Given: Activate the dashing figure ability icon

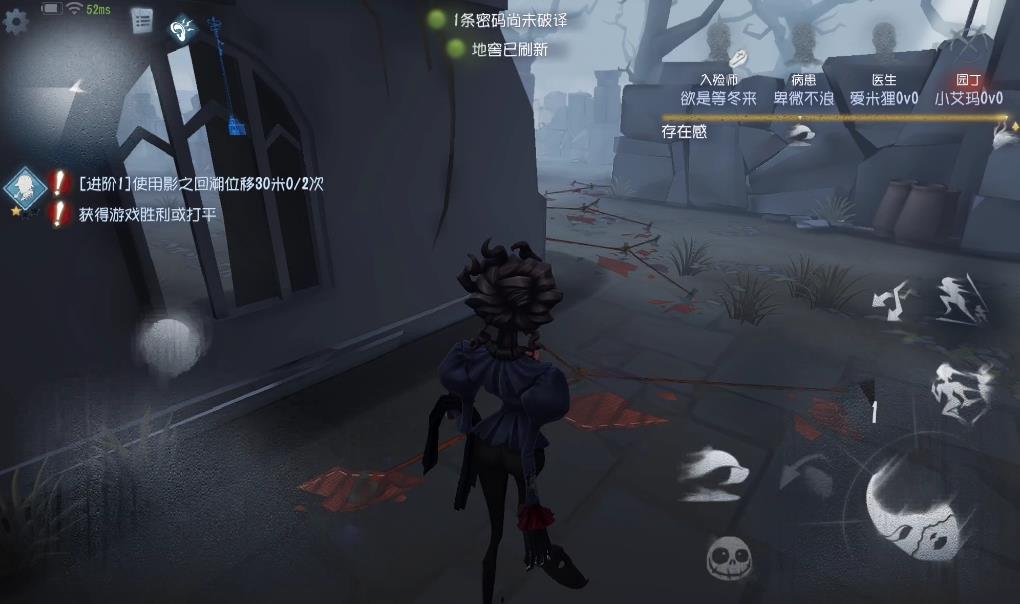Looking at the screenshot, I should tap(960, 297).
